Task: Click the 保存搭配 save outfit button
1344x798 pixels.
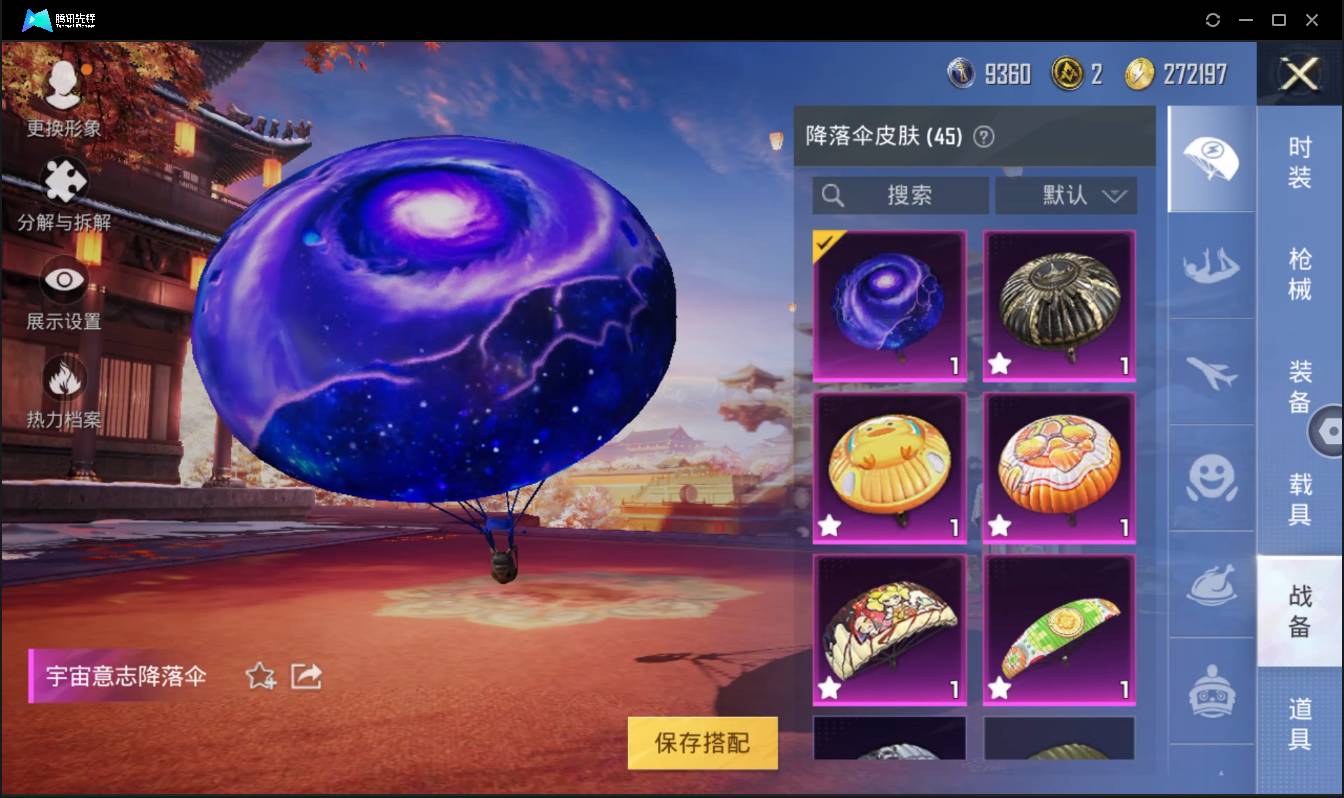Action: tap(701, 743)
